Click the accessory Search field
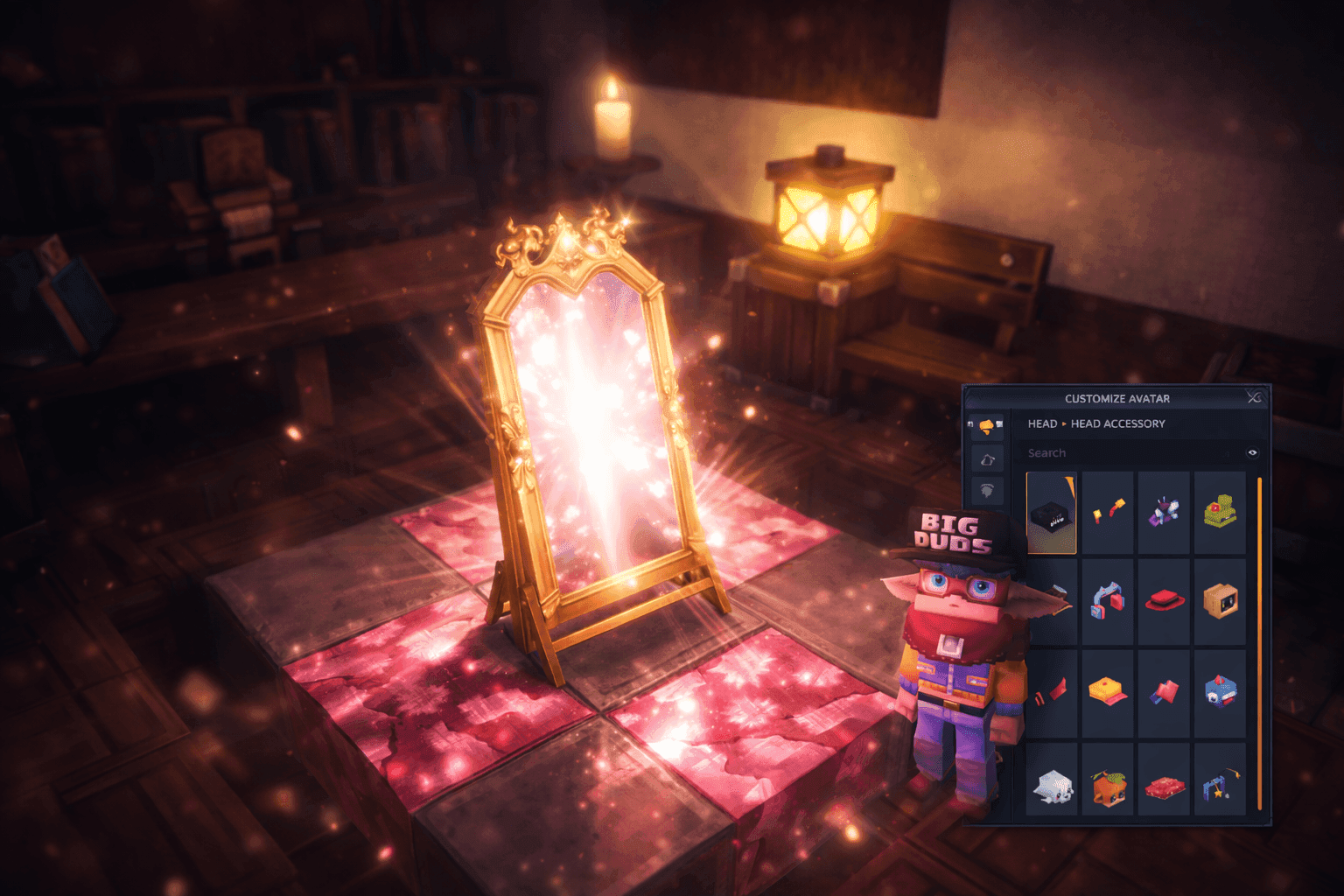The height and width of the screenshot is (896, 1344). click(1129, 453)
